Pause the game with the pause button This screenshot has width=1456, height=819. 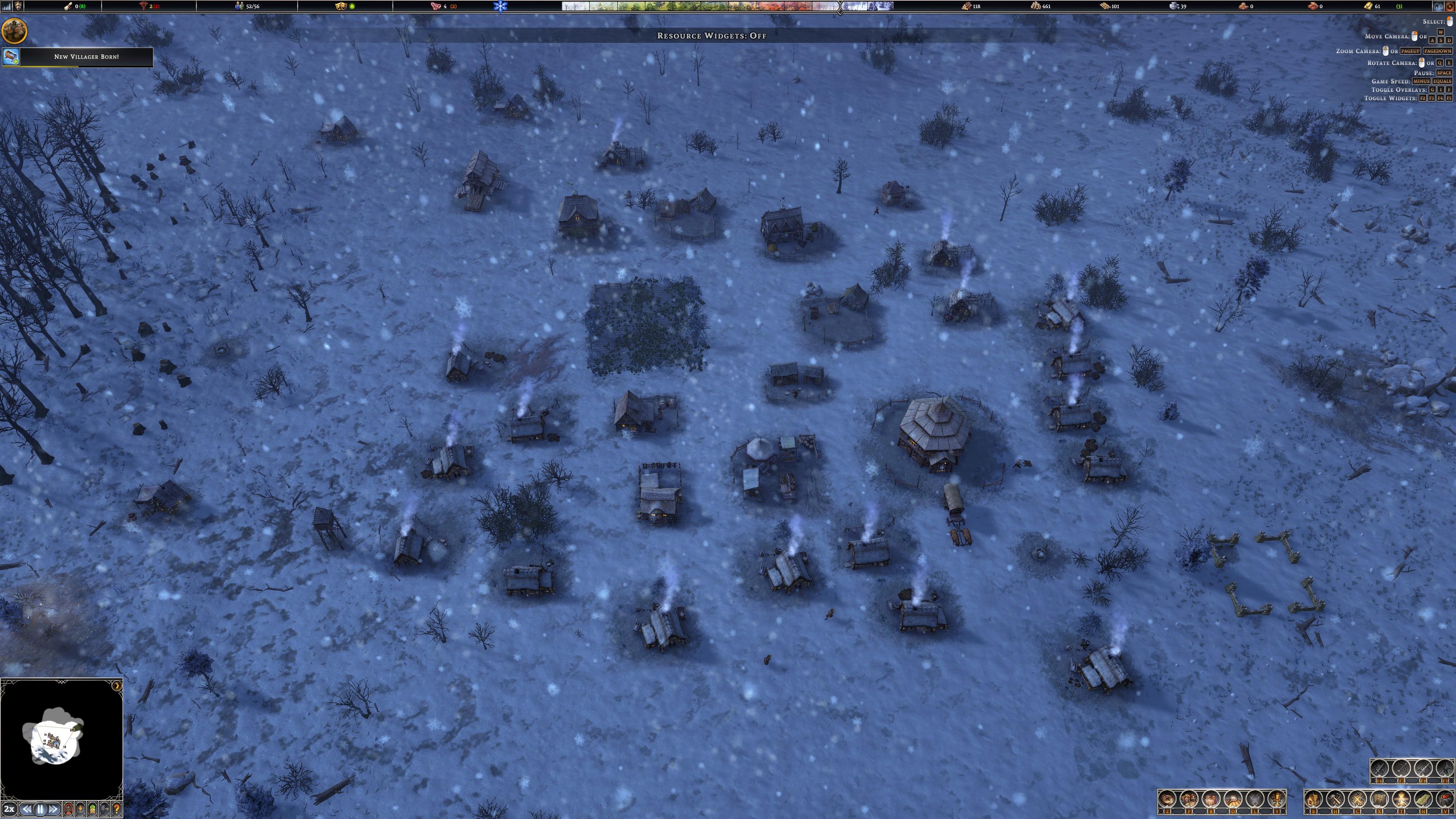pyautogui.click(x=40, y=809)
